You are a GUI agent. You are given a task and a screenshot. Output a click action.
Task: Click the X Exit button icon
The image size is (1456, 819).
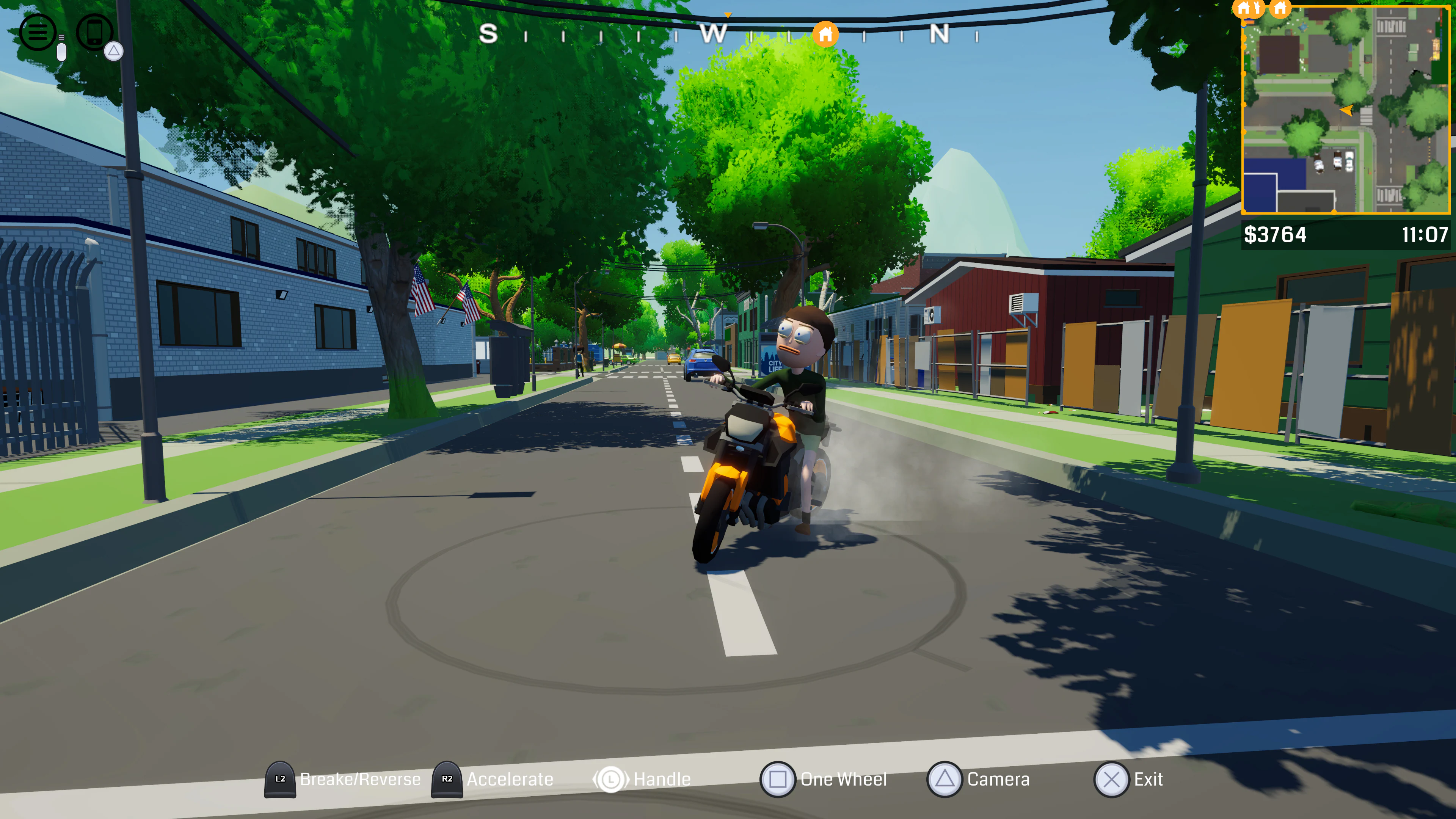(1111, 779)
